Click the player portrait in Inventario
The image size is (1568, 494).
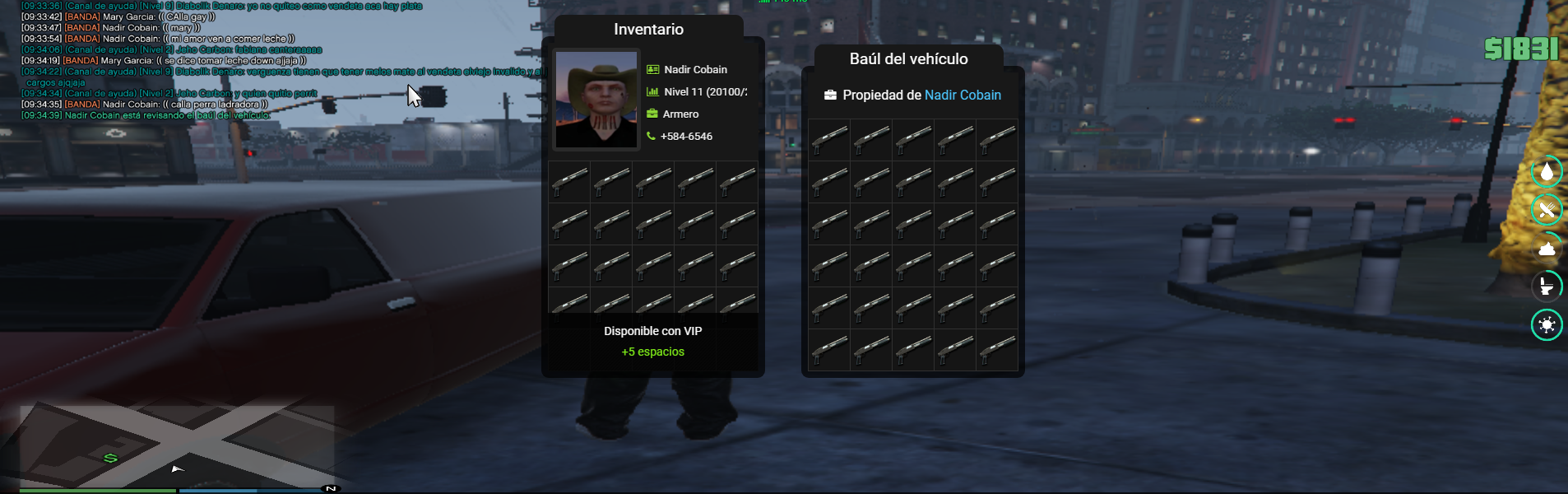pos(596,100)
